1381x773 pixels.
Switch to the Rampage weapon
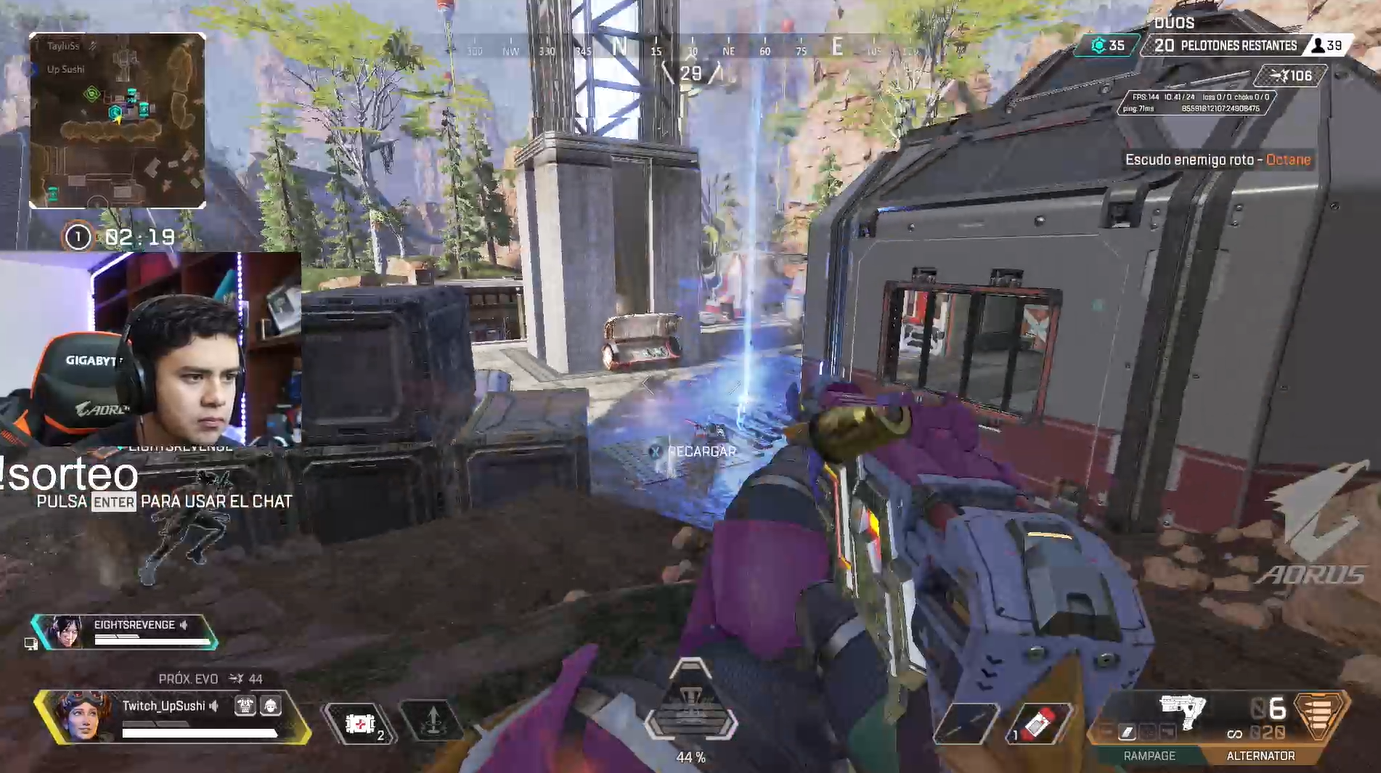pos(1149,756)
